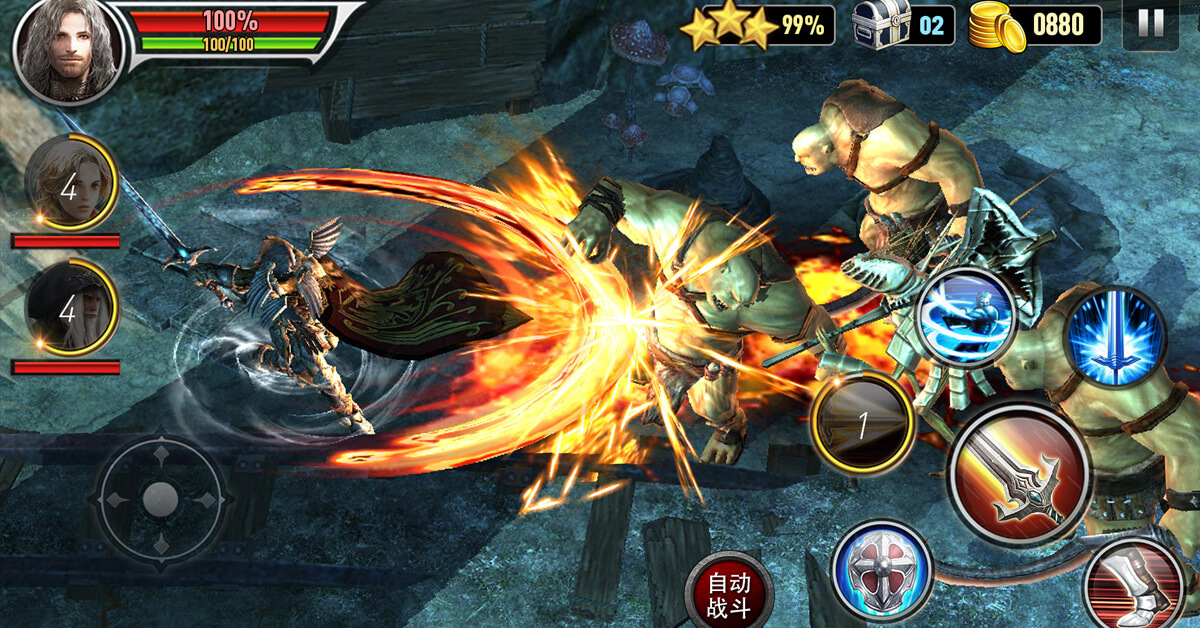This screenshot has width=1200, height=628.
Task: Activate the blue whirlwind spin skill
Action: click(965, 318)
